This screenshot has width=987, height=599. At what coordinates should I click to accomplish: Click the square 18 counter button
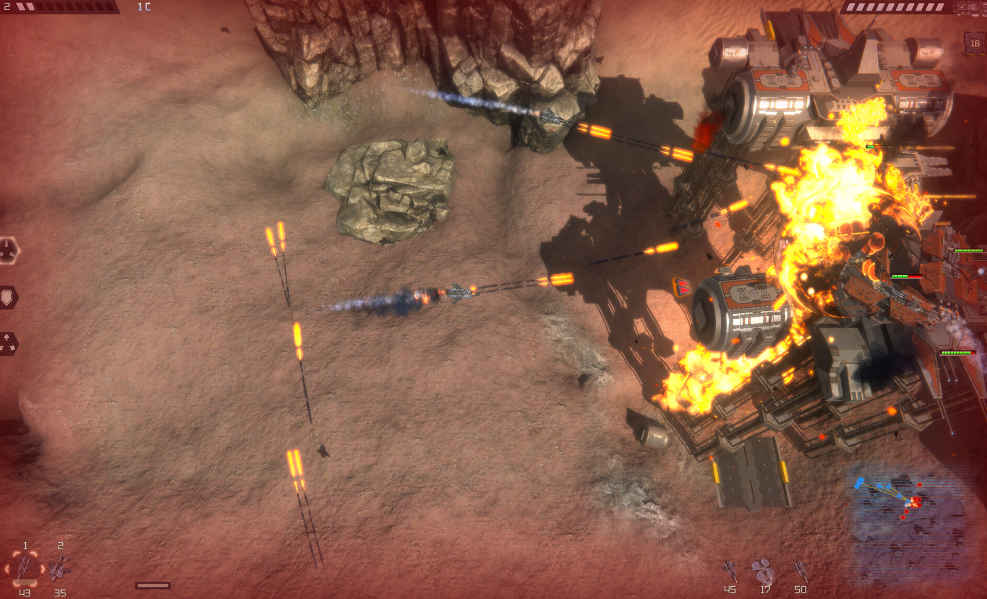pos(973,41)
